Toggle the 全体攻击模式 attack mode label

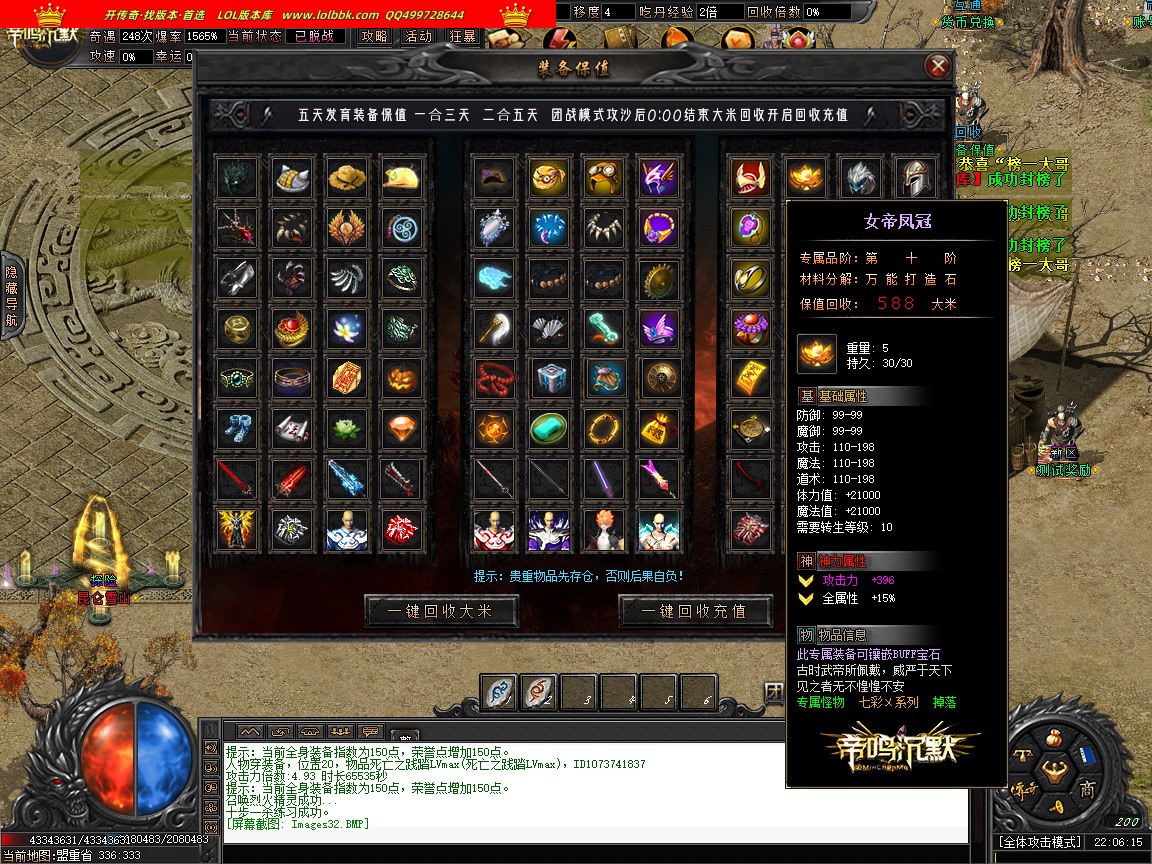[1040, 843]
